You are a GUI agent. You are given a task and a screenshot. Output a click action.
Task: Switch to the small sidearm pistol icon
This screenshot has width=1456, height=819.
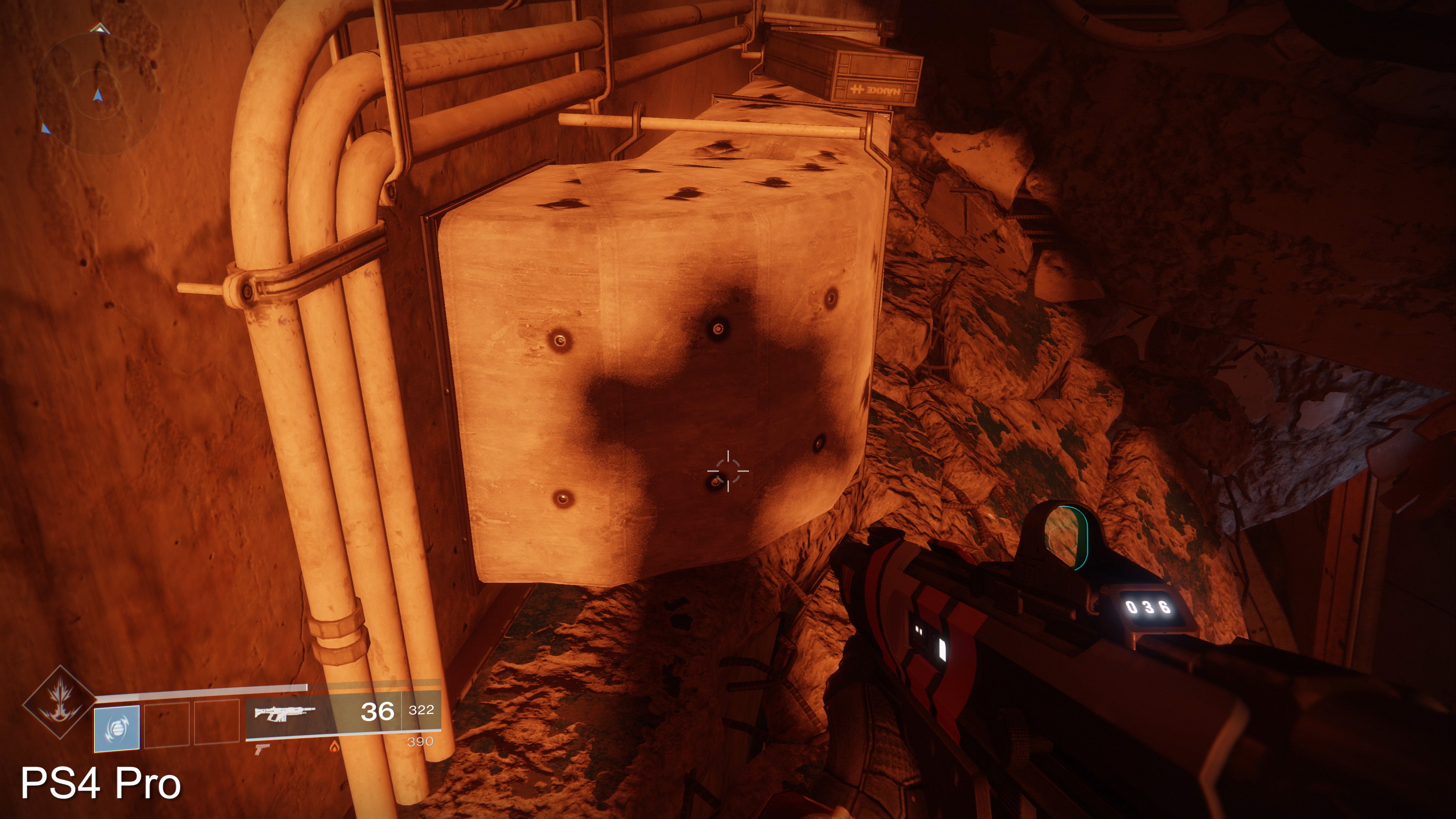(261, 749)
